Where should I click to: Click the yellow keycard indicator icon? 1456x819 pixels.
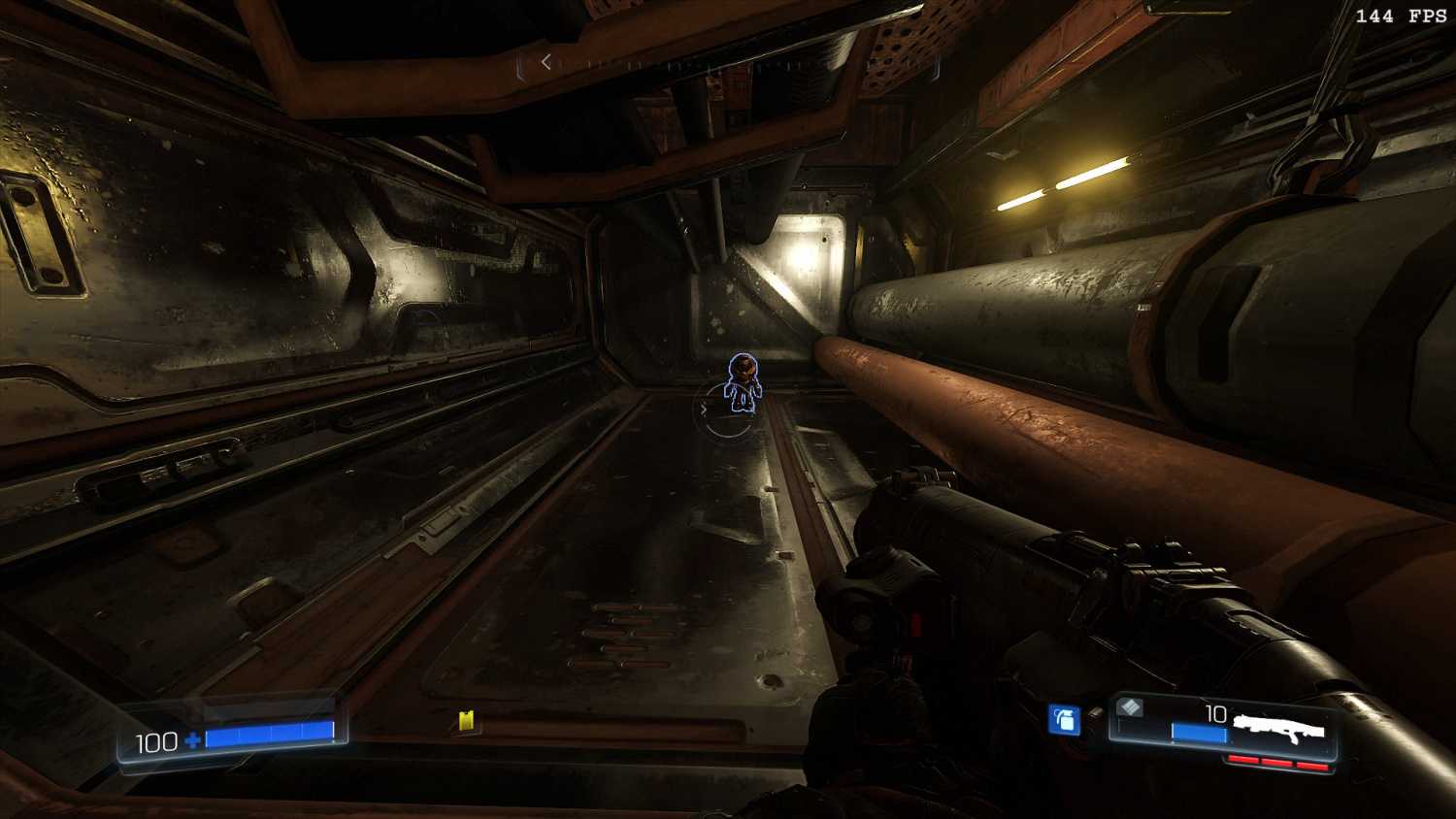coord(467,720)
